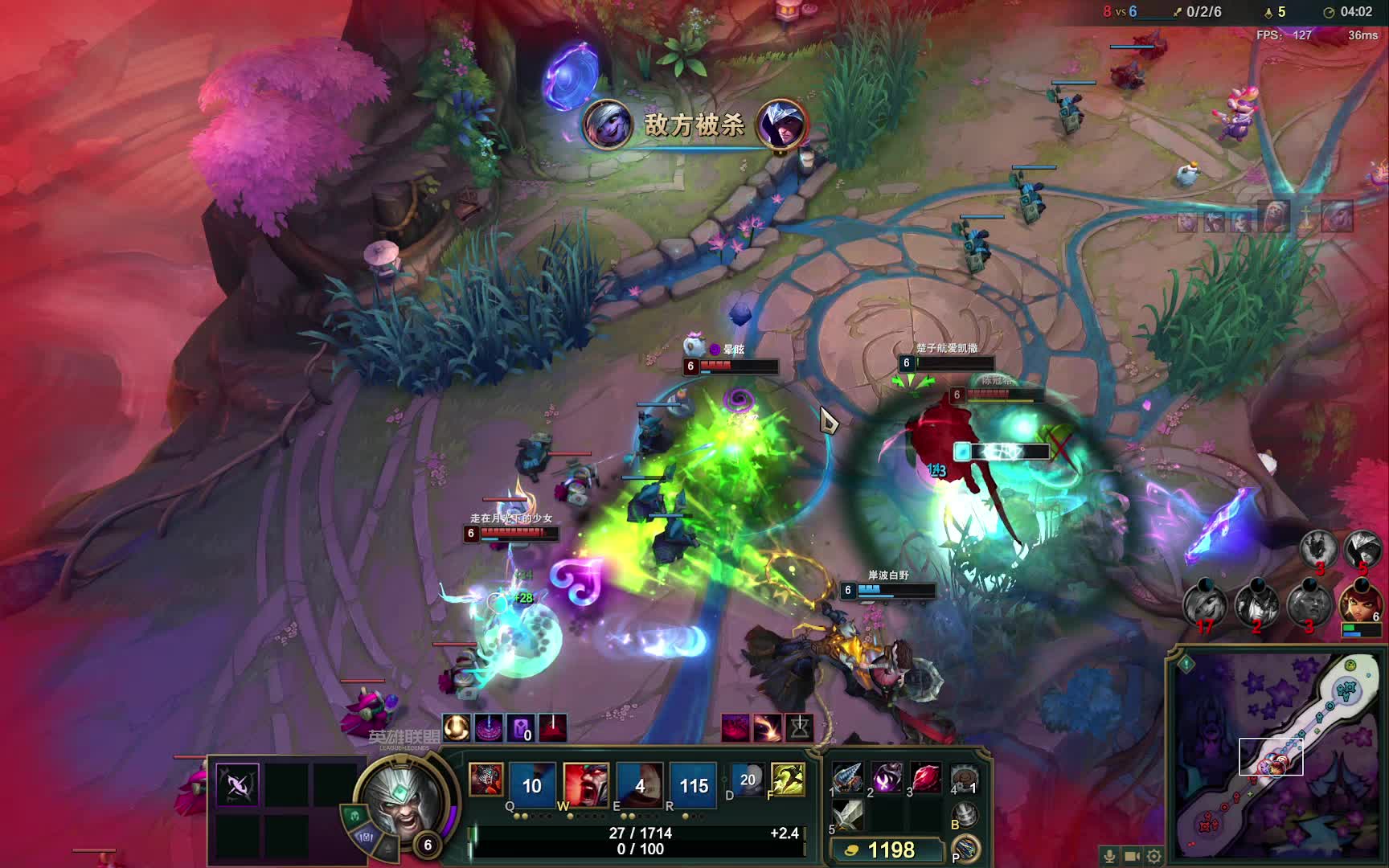Use the drill item in slot 1
The image size is (1389, 868).
tap(847, 779)
